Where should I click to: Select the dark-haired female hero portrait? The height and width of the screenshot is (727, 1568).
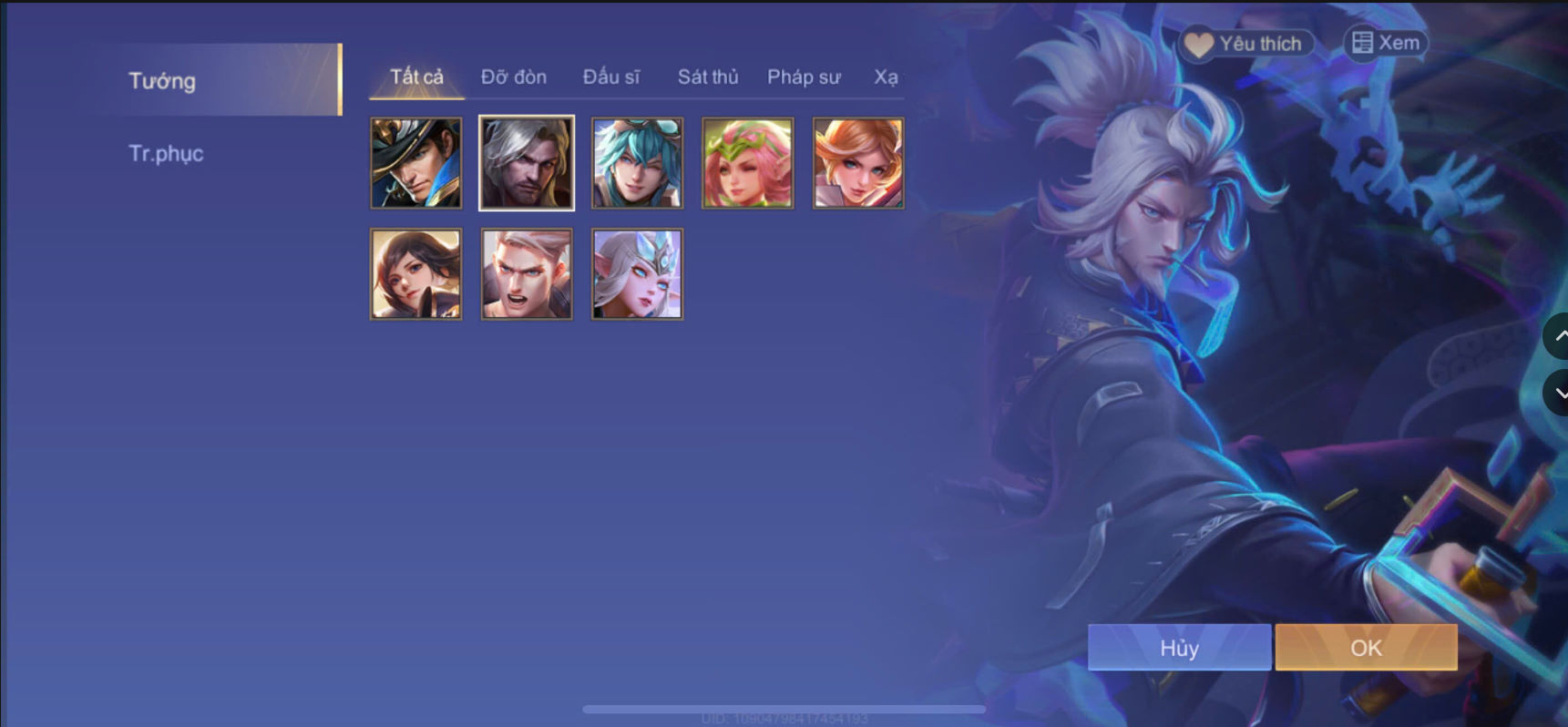pos(415,273)
